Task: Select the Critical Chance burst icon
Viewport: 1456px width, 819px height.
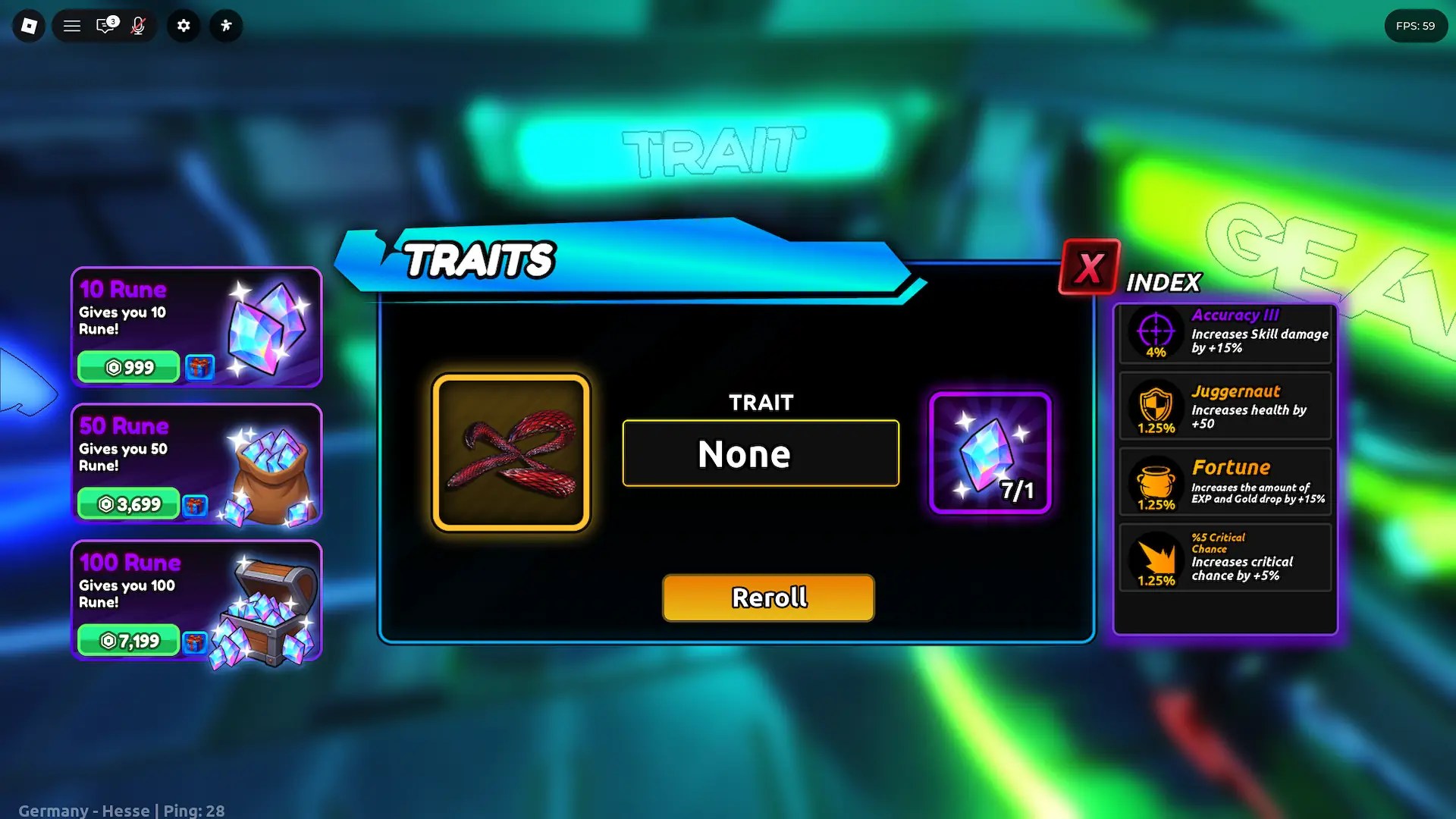Action: click(x=1155, y=559)
